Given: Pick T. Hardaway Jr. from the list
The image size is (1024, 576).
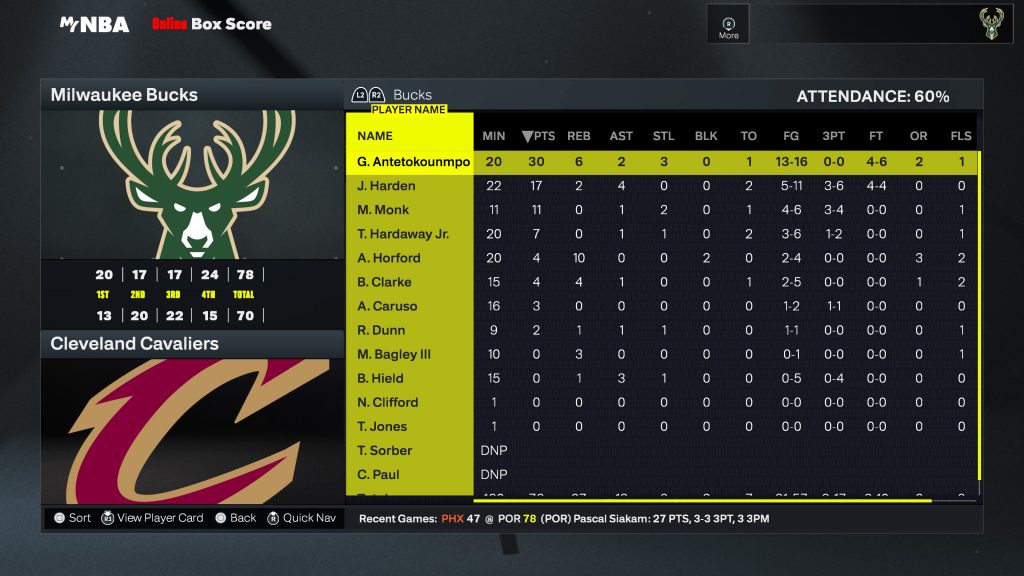Looking at the screenshot, I should point(403,234).
